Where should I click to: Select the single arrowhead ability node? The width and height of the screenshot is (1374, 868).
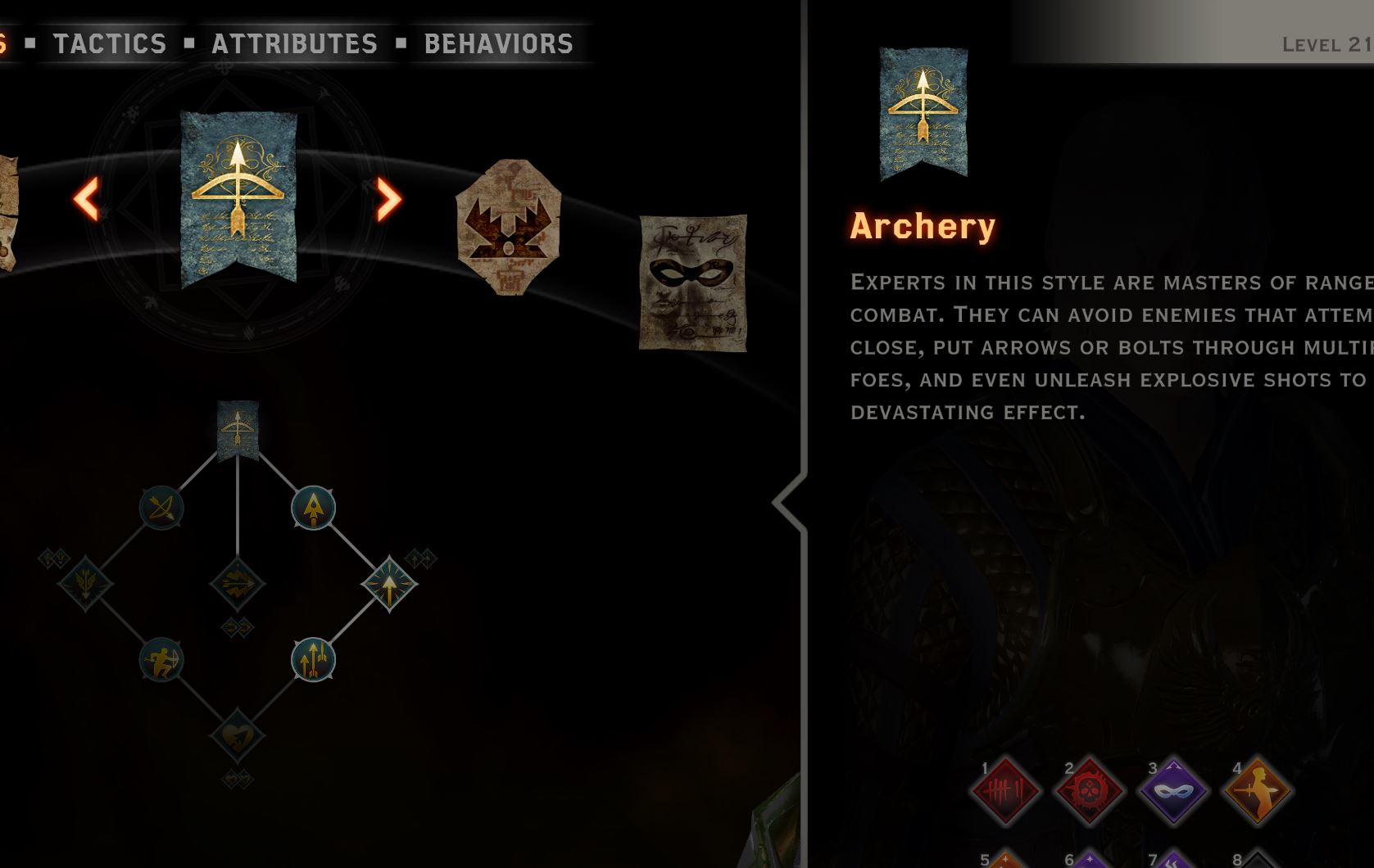tap(313, 509)
